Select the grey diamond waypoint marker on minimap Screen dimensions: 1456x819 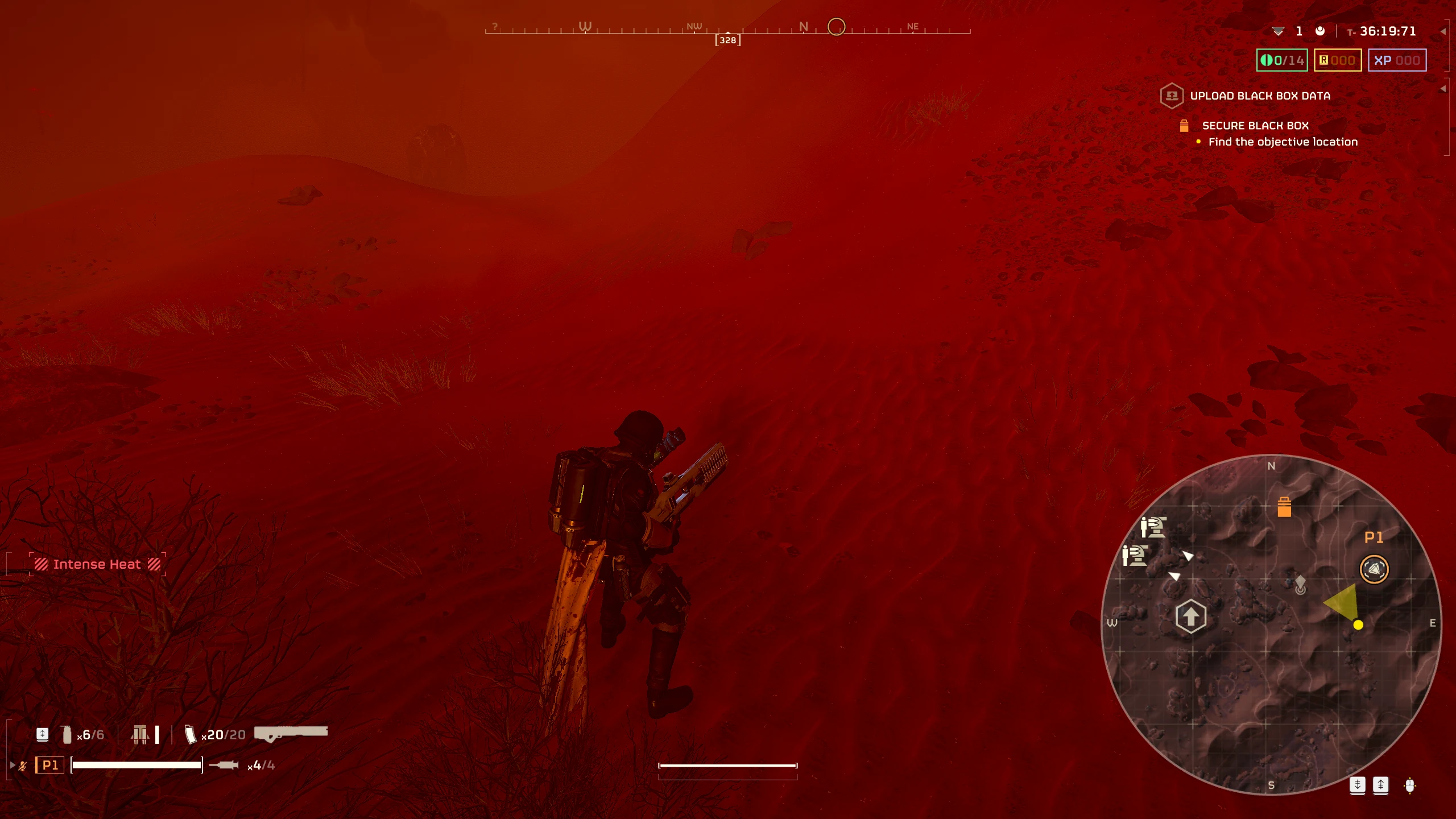[x=1300, y=584]
